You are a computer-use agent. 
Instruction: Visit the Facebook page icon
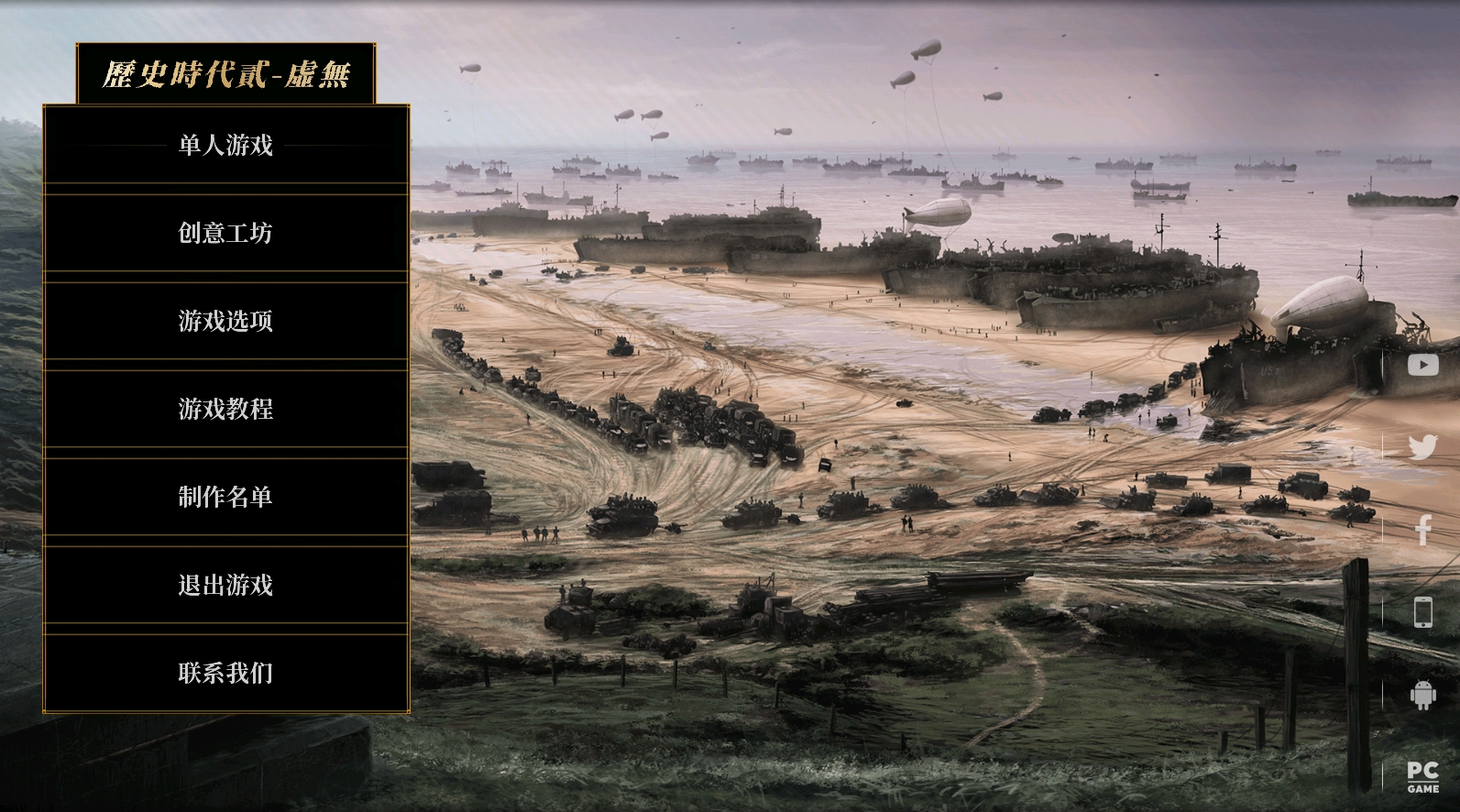tap(1422, 530)
